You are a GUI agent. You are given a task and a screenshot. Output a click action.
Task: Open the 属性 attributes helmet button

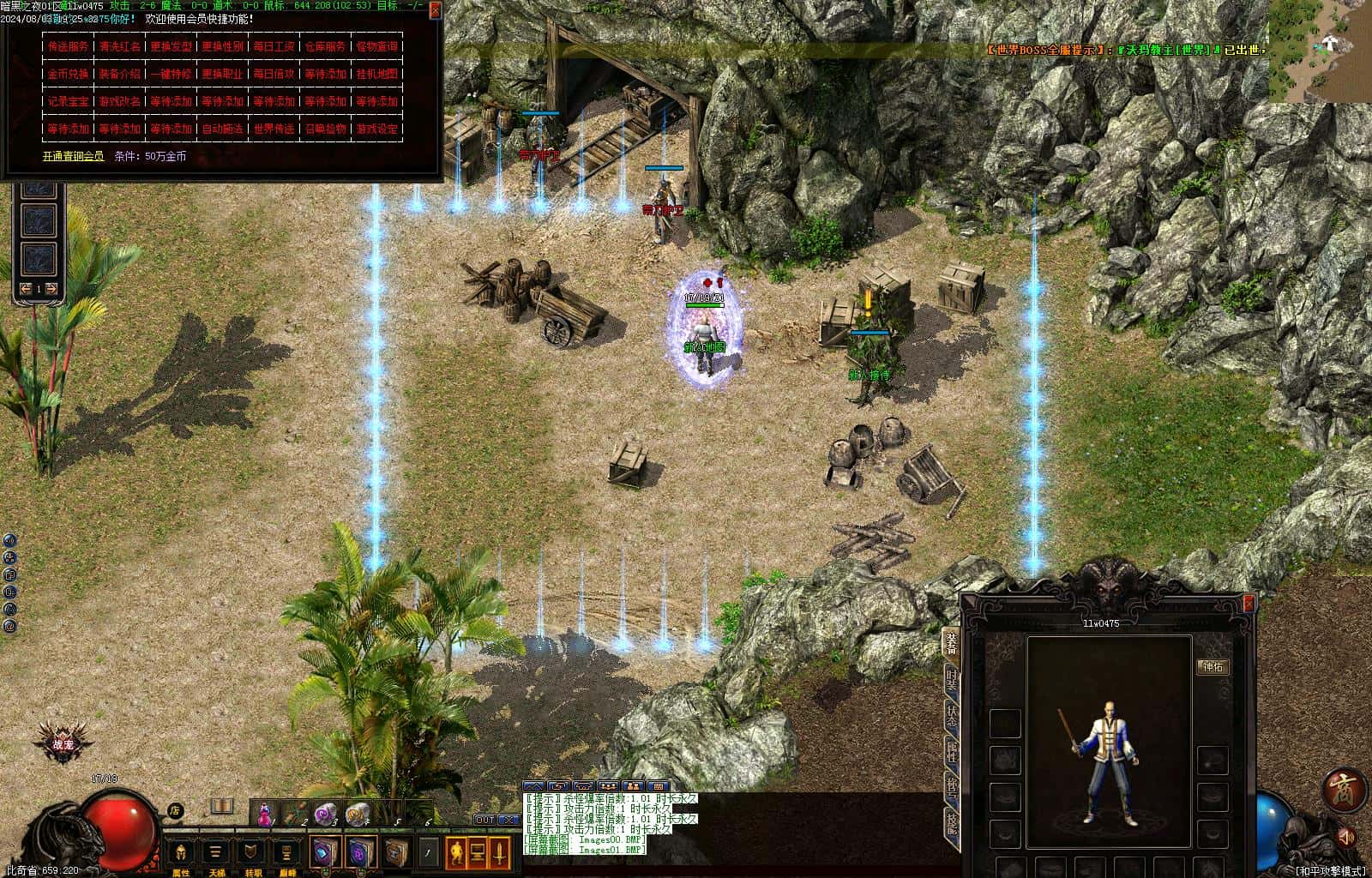click(181, 852)
